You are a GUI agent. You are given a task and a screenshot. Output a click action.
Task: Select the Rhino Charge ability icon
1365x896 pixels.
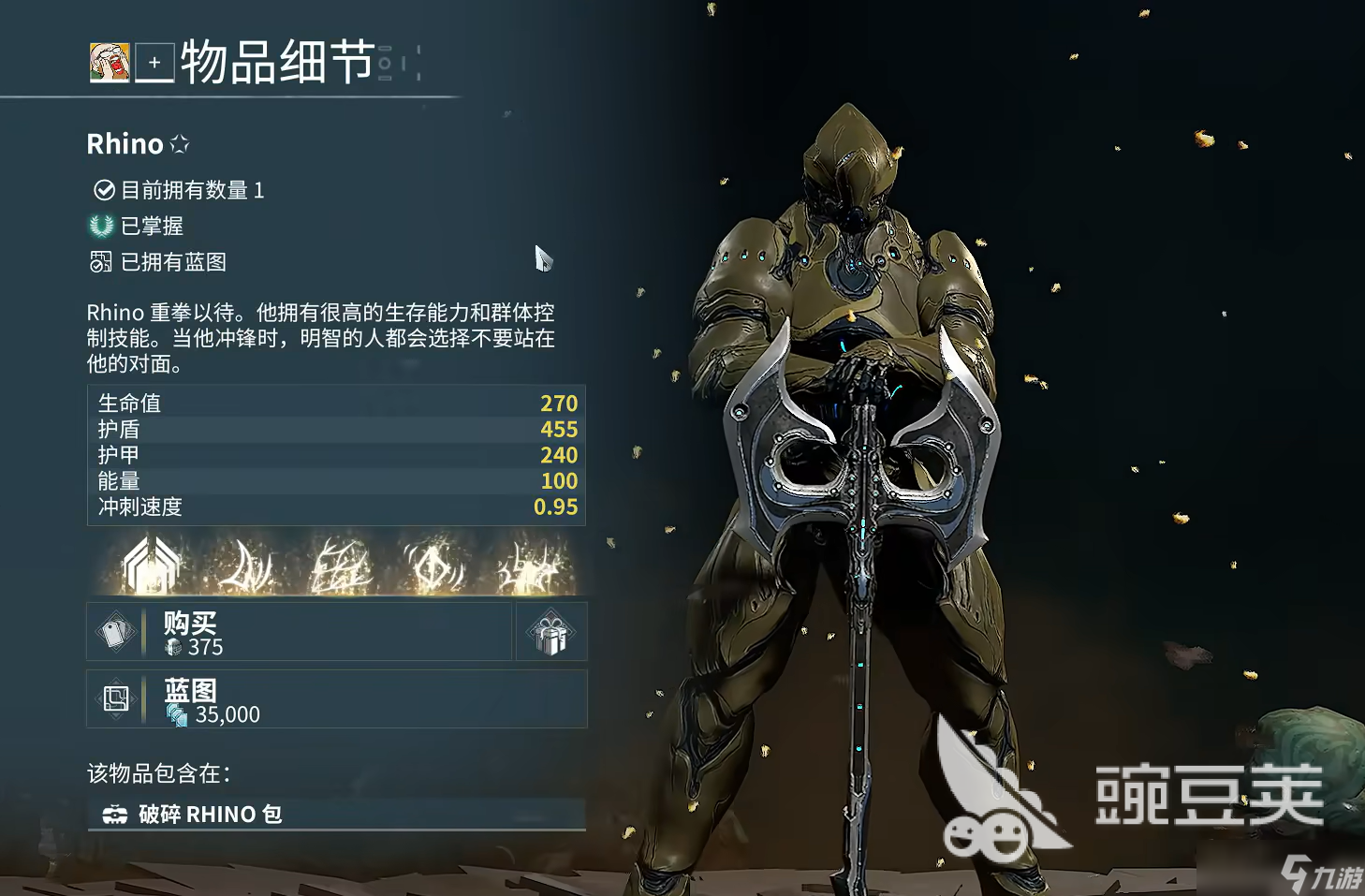pyautogui.click(x=245, y=562)
